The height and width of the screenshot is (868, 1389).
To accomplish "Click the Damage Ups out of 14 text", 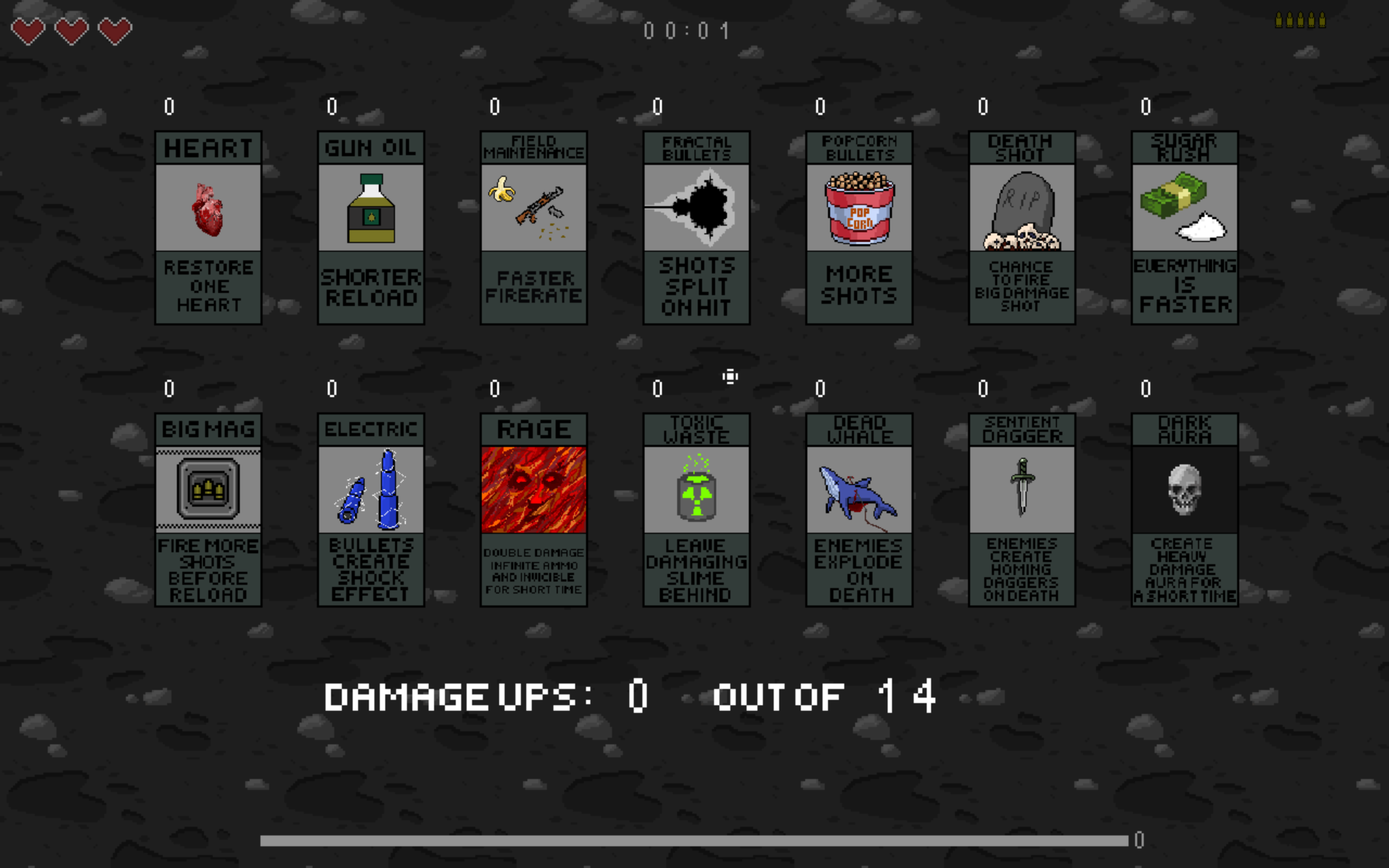I will point(632,696).
